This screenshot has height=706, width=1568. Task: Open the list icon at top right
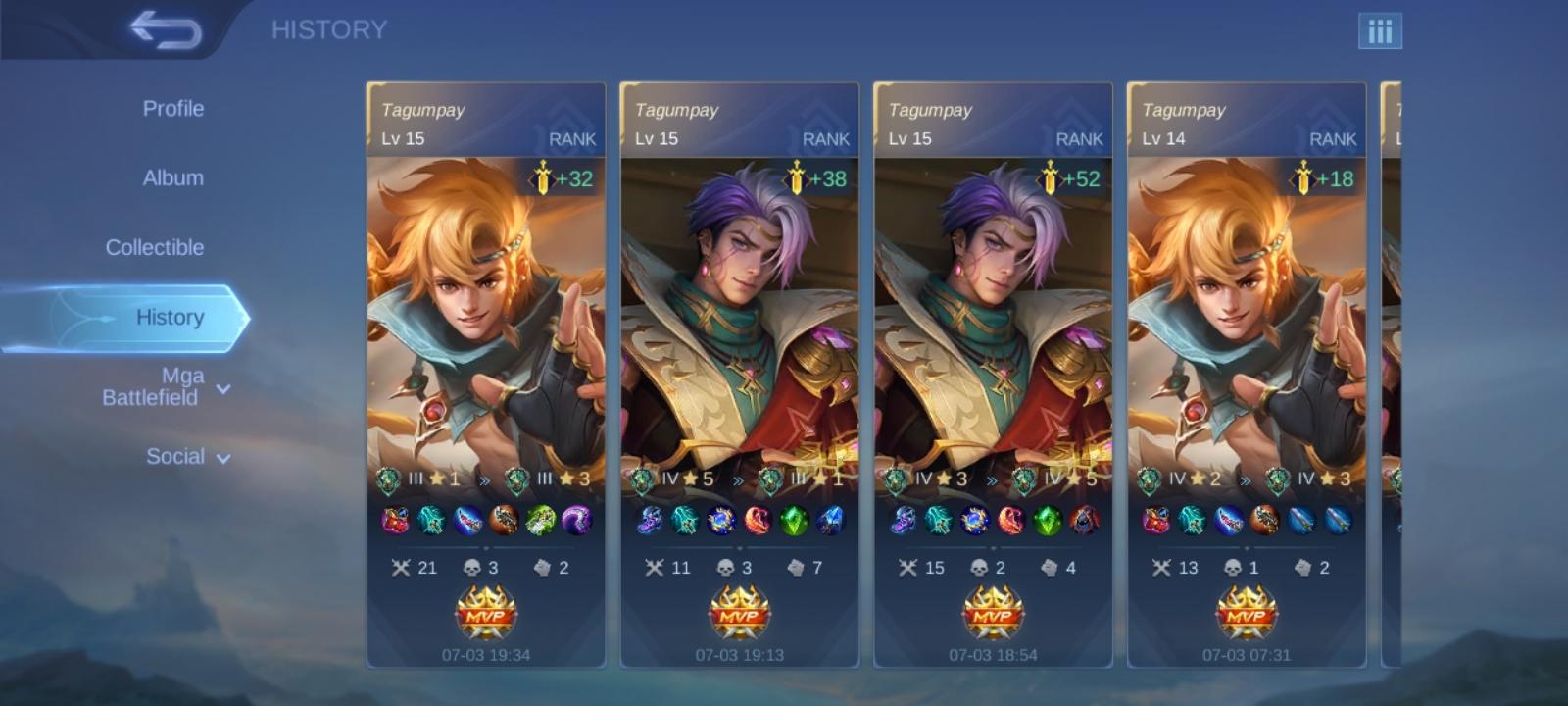(x=1381, y=31)
